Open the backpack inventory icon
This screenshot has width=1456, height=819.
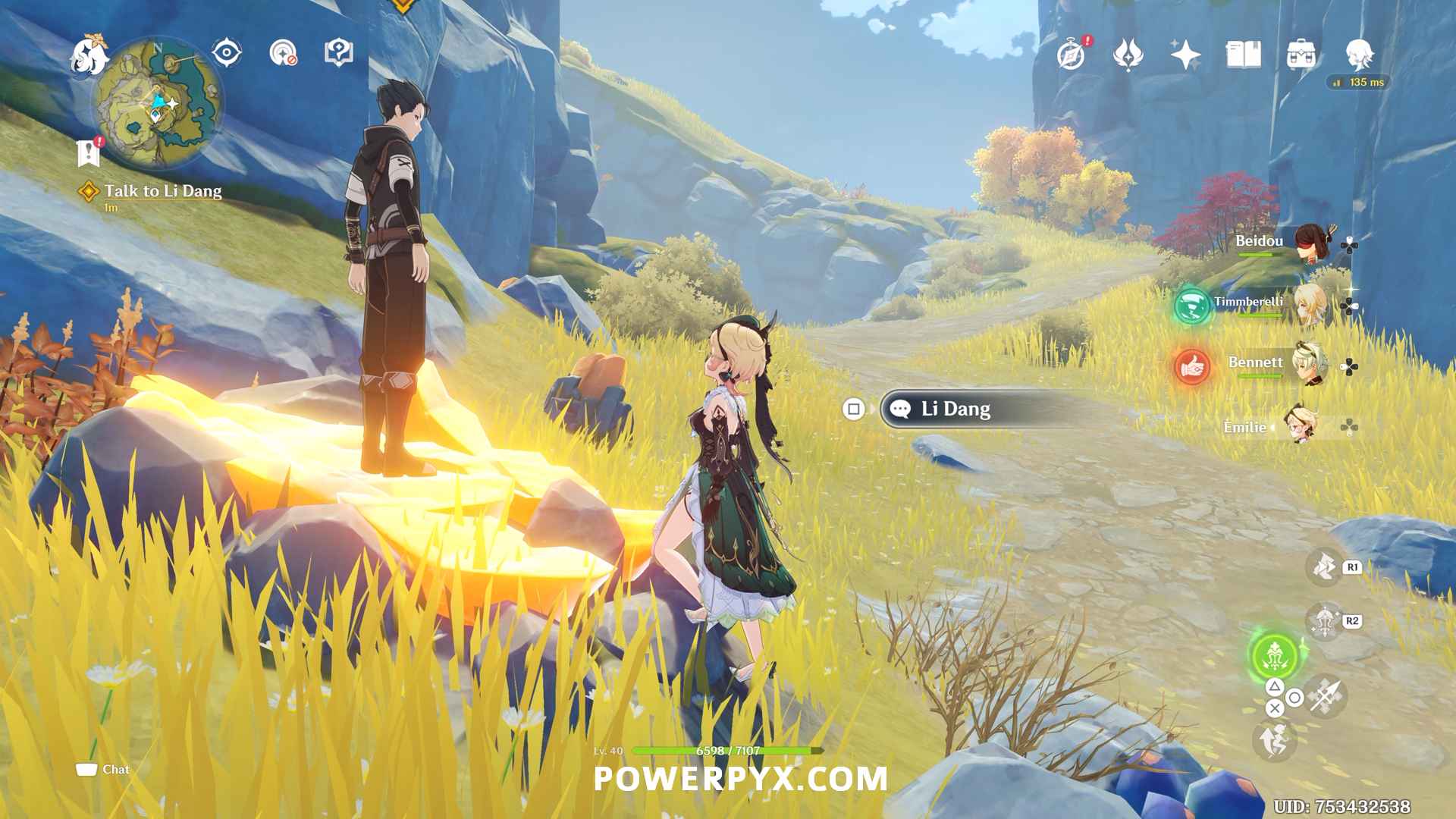coord(1301,55)
